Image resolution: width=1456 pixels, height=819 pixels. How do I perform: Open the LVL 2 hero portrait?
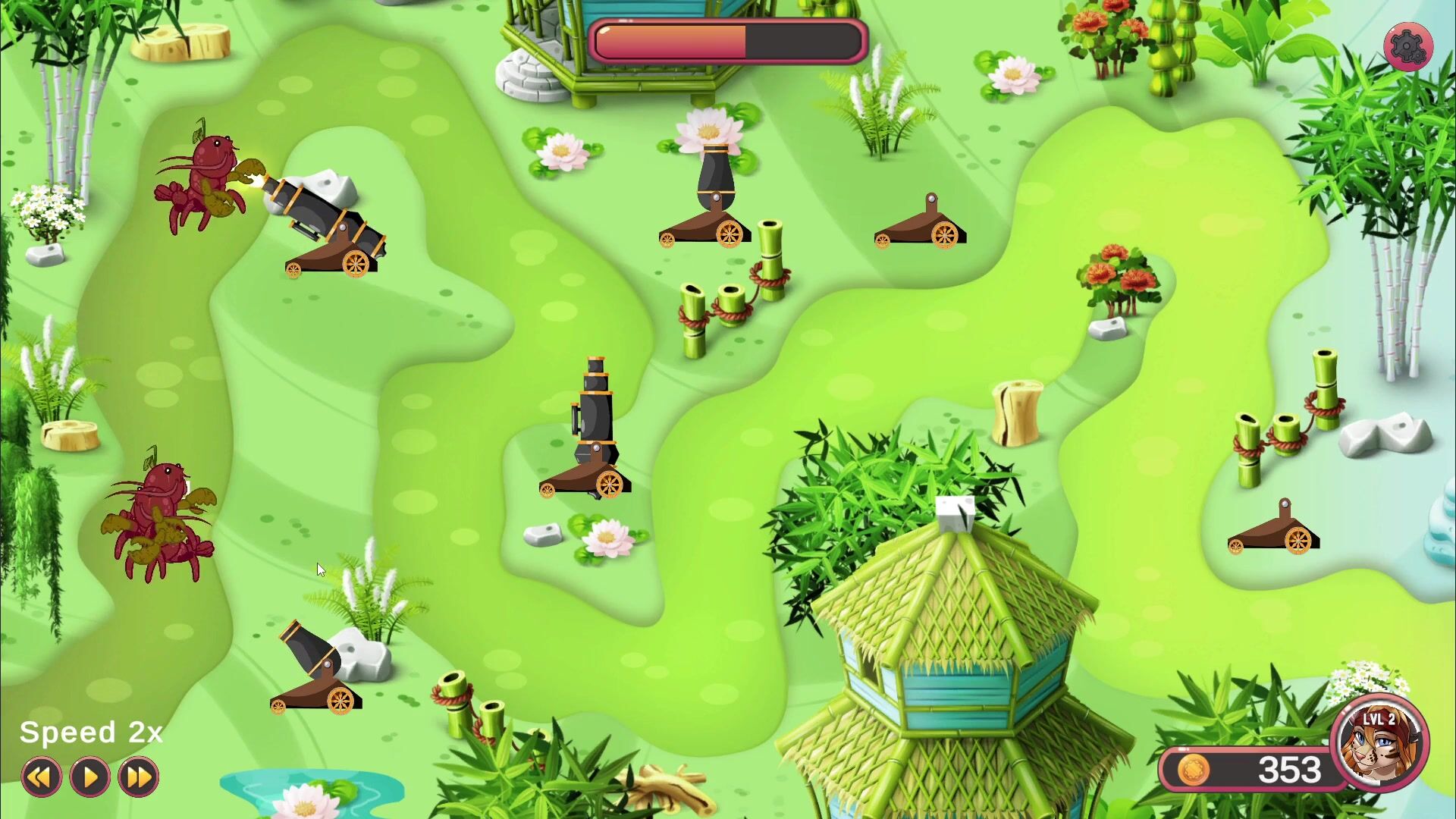tap(1379, 744)
